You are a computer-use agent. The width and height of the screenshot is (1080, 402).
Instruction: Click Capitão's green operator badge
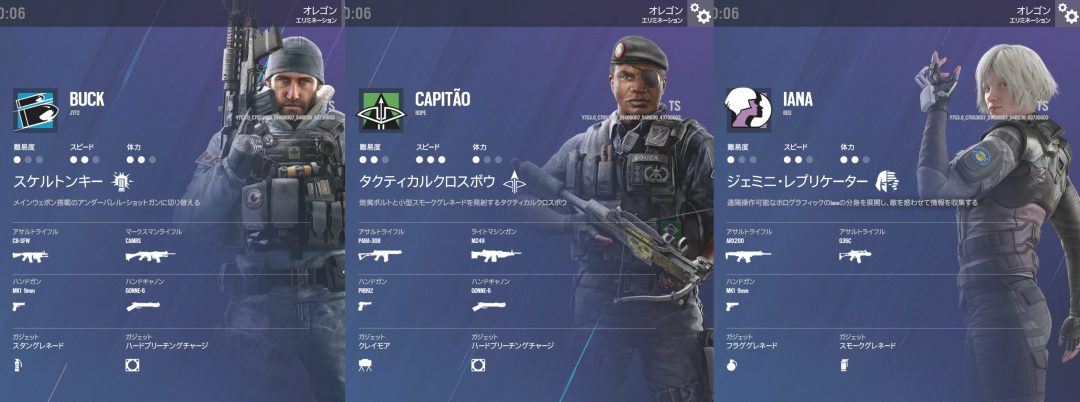[380, 109]
